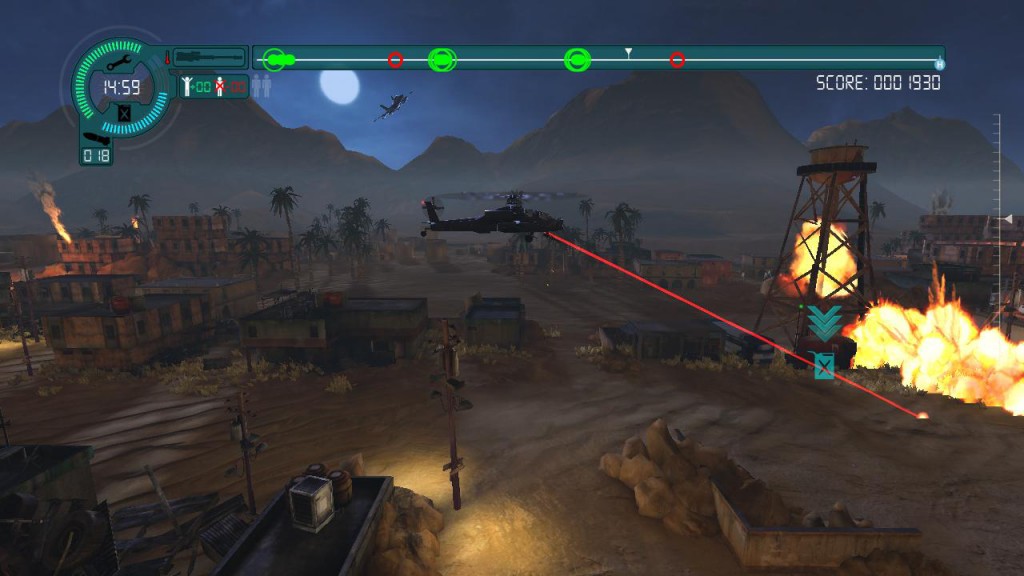
Task: Click the fuel can icon inside the gauge
Action: tap(123, 113)
